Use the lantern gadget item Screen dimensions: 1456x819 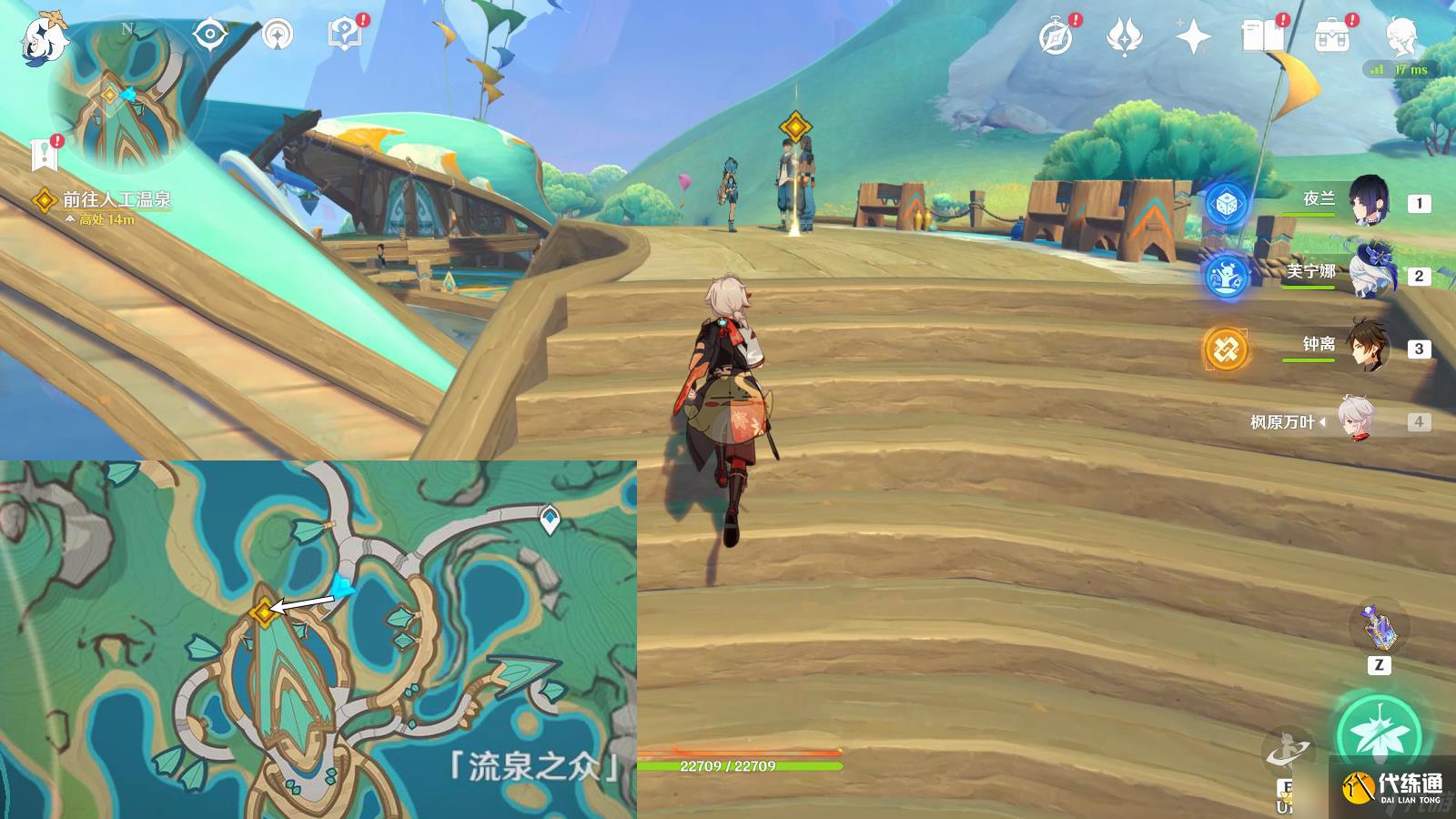(1378, 627)
